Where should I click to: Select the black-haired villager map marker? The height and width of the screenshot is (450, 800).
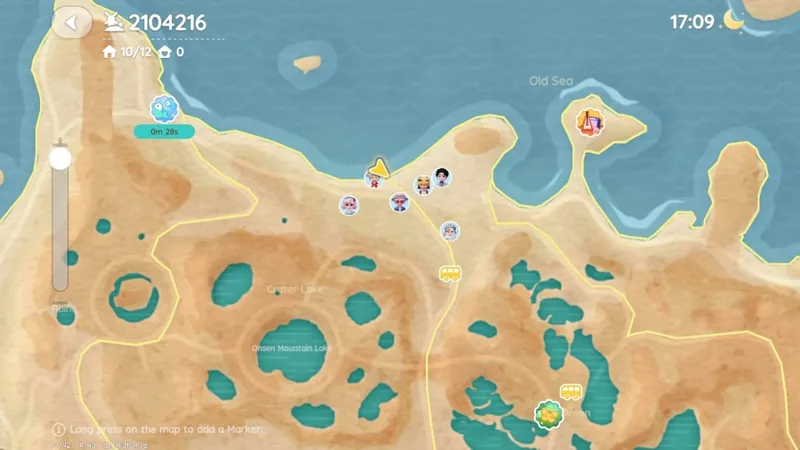click(442, 177)
